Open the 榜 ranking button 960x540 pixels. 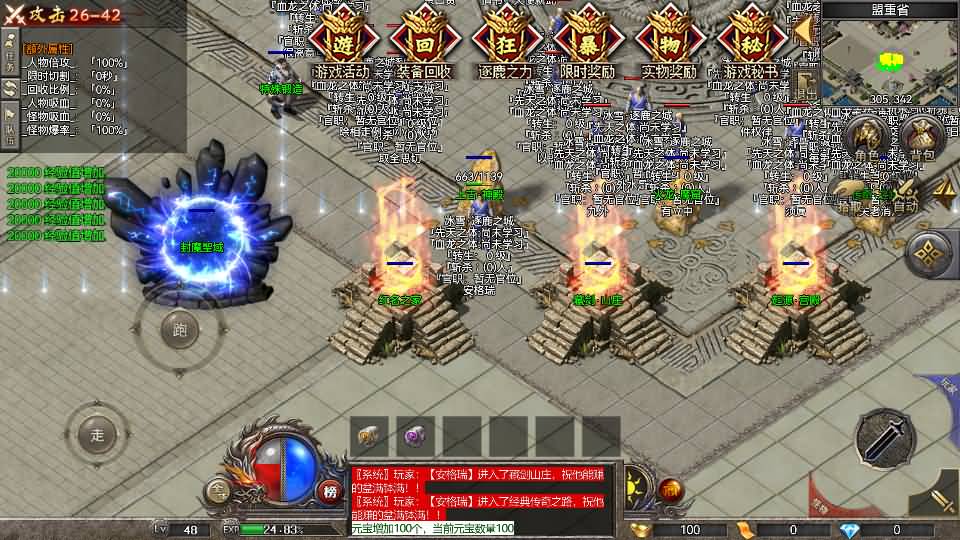tap(330, 490)
